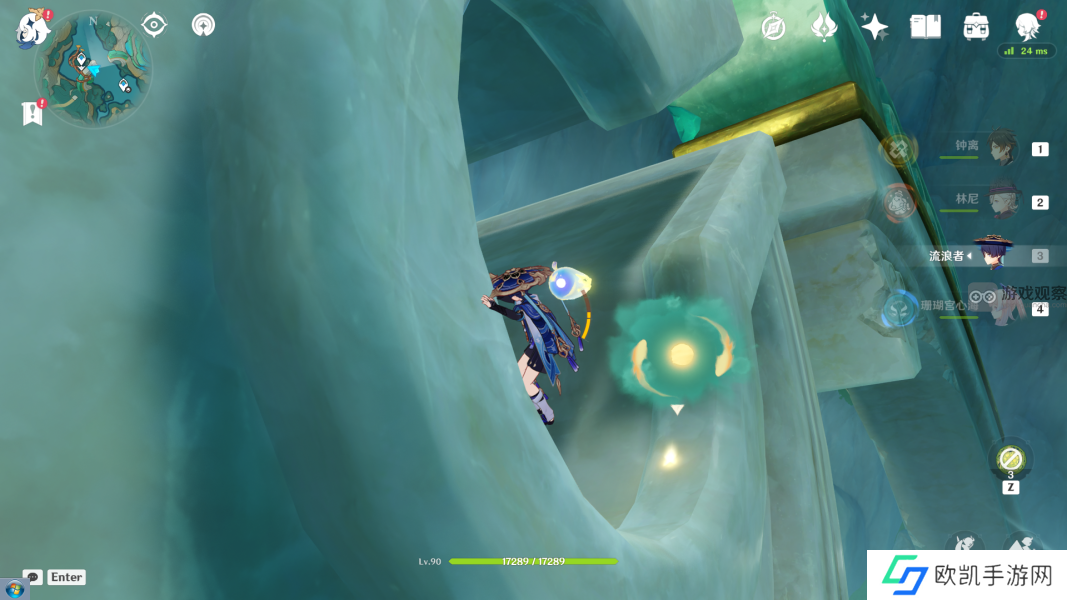This screenshot has width=1067, height=600.
Task: Use the green gadget with count 3
Action: click(x=1010, y=460)
